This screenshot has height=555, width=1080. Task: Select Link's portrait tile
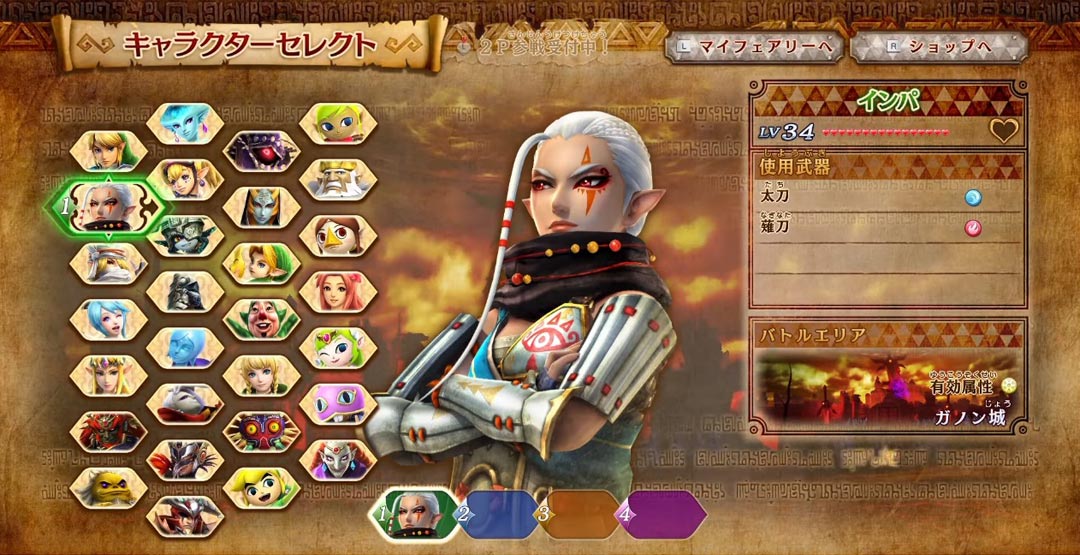[108, 151]
